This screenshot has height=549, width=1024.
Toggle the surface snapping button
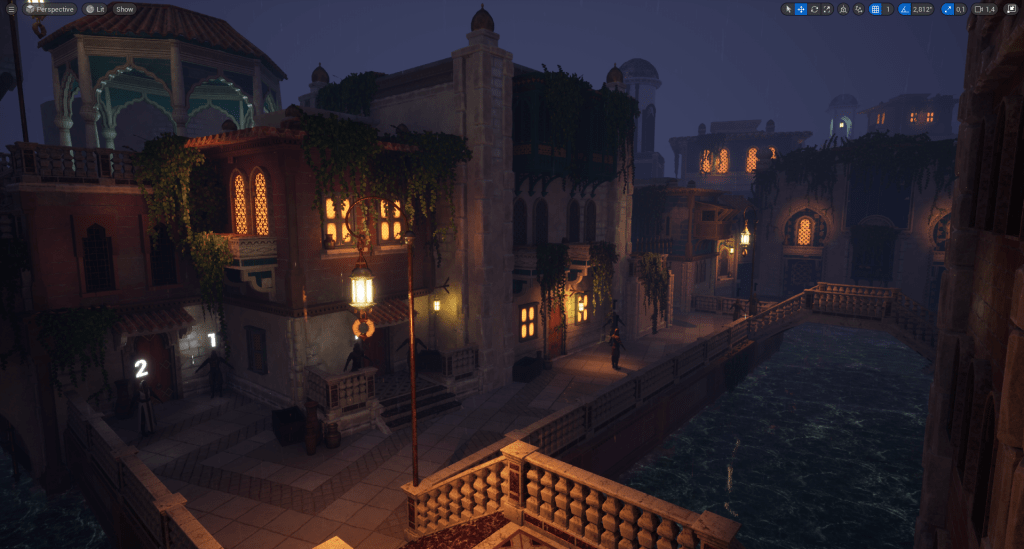click(x=858, y=9)
